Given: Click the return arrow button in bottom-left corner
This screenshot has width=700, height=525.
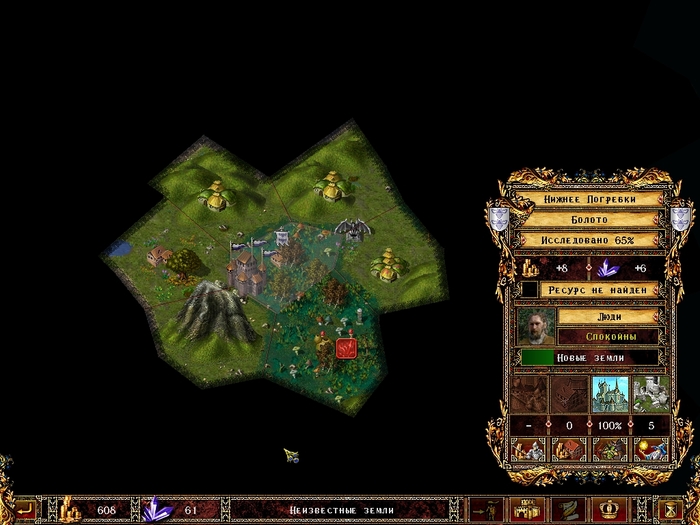Looking at the screenshot, I should (x=22, y=509).
